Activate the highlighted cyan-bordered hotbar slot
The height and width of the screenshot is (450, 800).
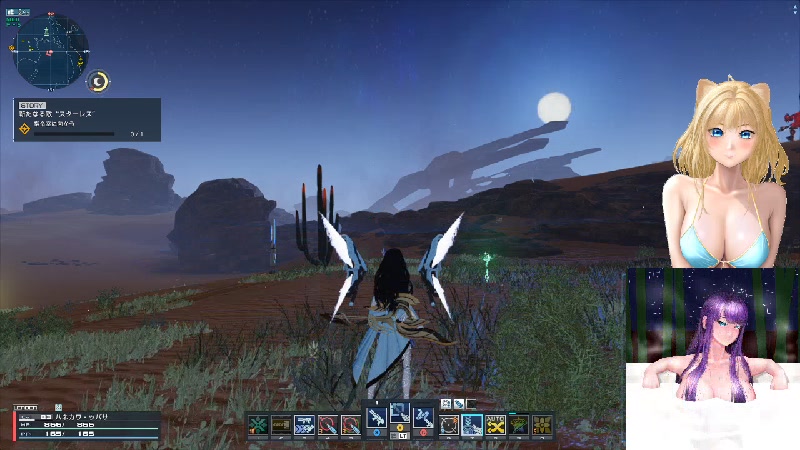[472, 425]
